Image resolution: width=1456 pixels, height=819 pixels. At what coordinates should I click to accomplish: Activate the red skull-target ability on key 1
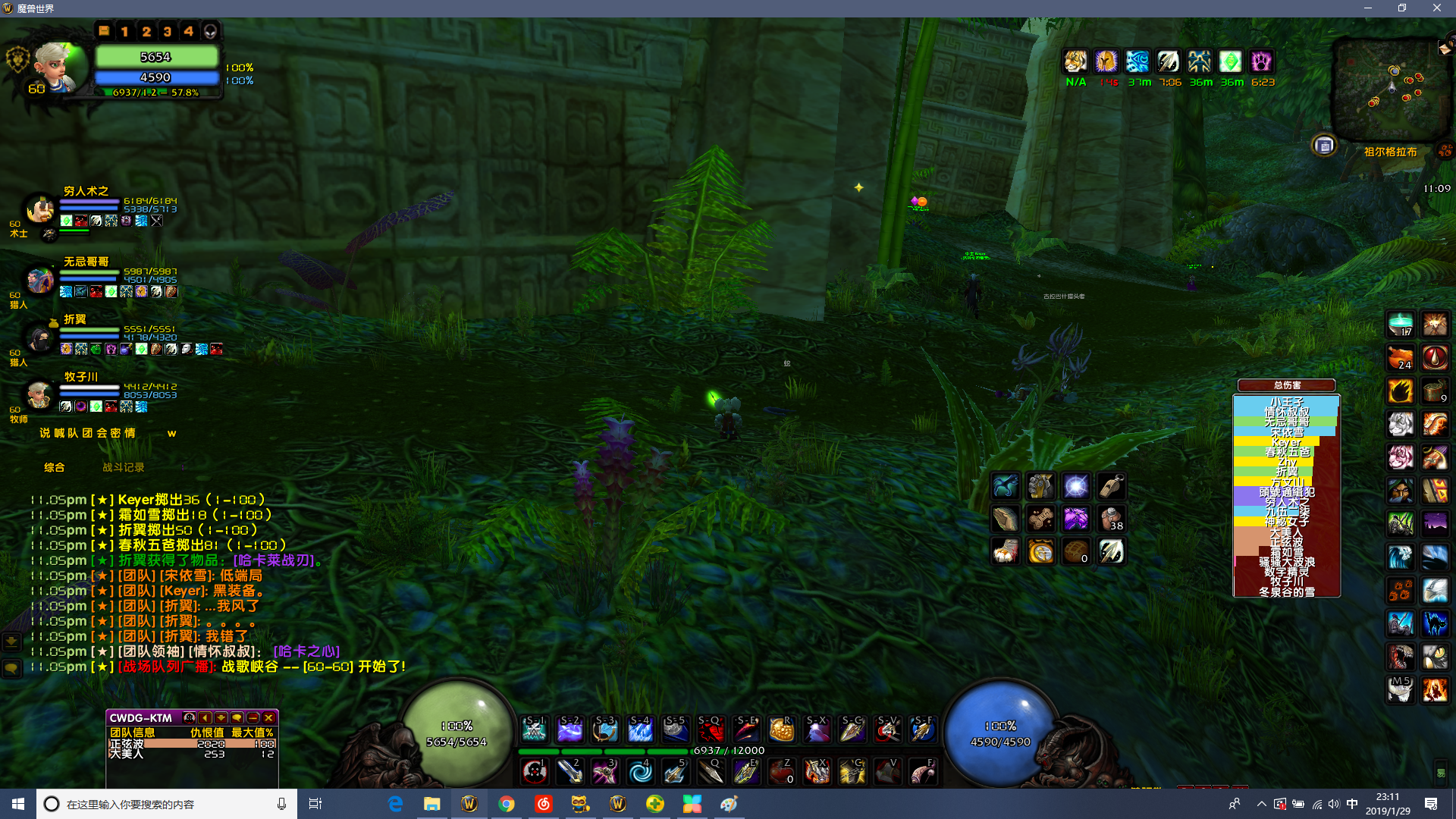(x=535, y=772)
